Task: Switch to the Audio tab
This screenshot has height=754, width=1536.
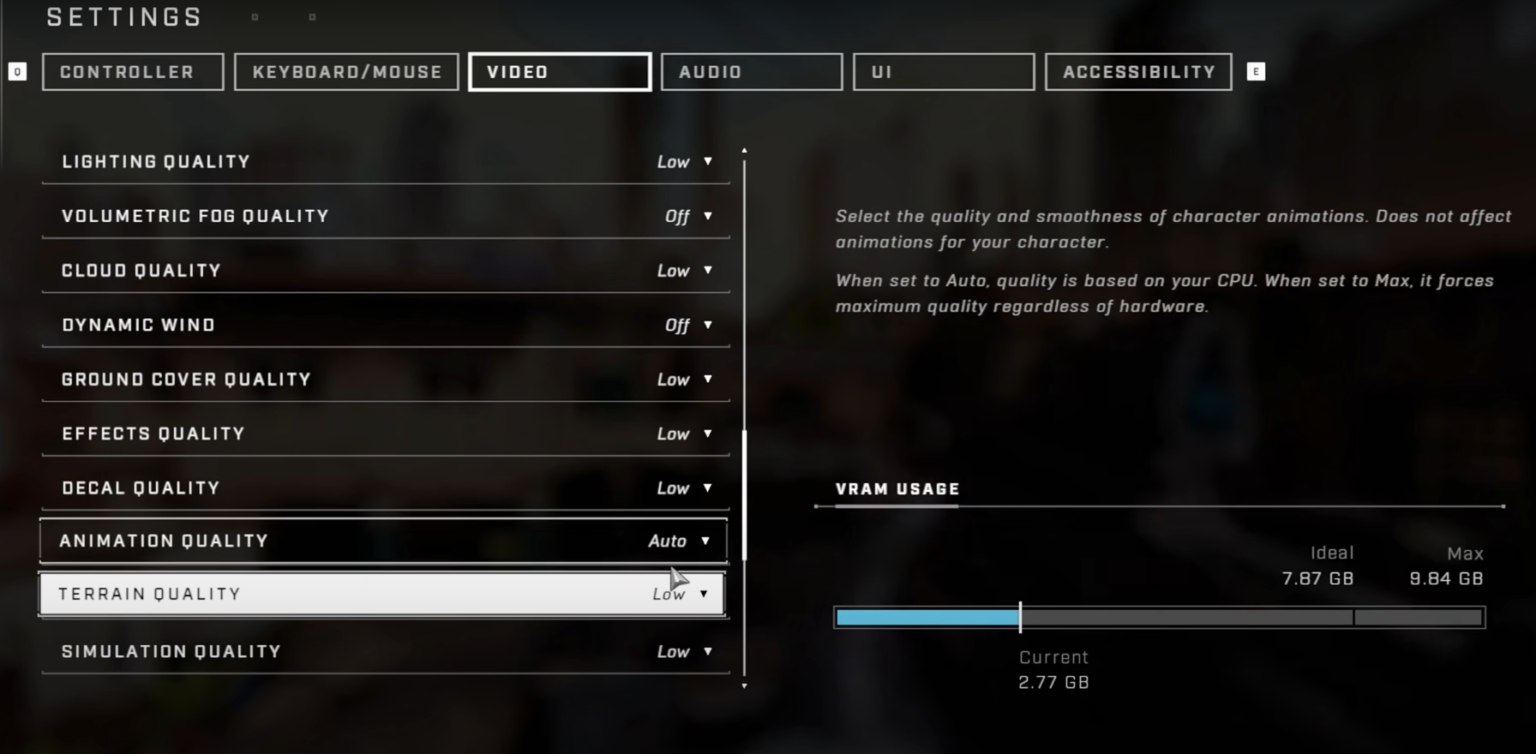Action: pos(751,71)
